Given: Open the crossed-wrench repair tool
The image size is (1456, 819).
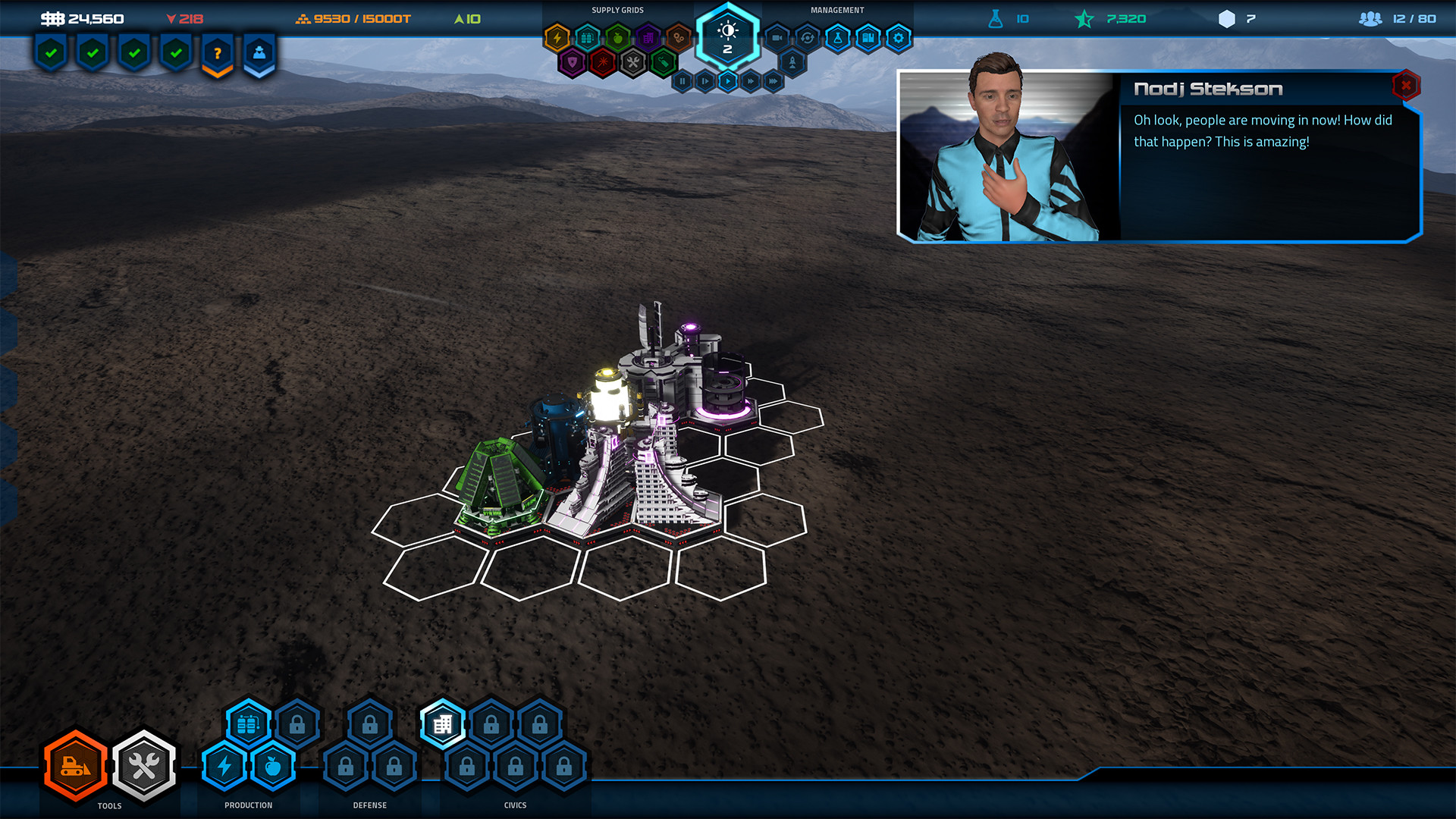Looking at the screenshot, I should pos(144,766).
